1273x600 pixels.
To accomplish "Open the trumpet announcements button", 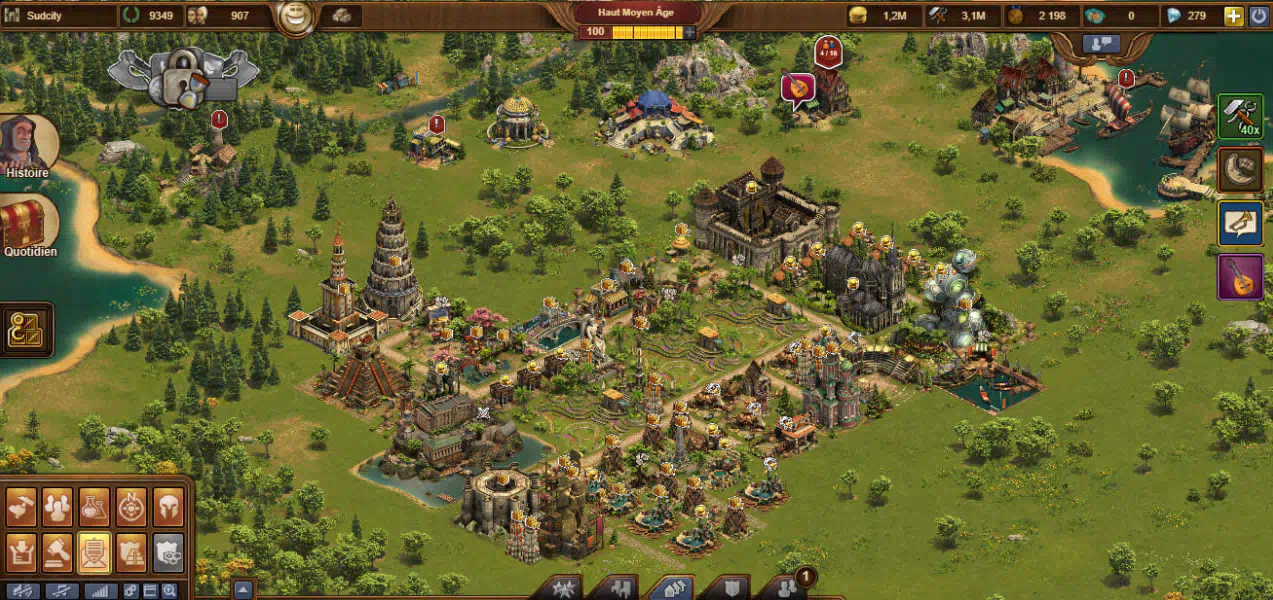I will (x=1240, y=223).
